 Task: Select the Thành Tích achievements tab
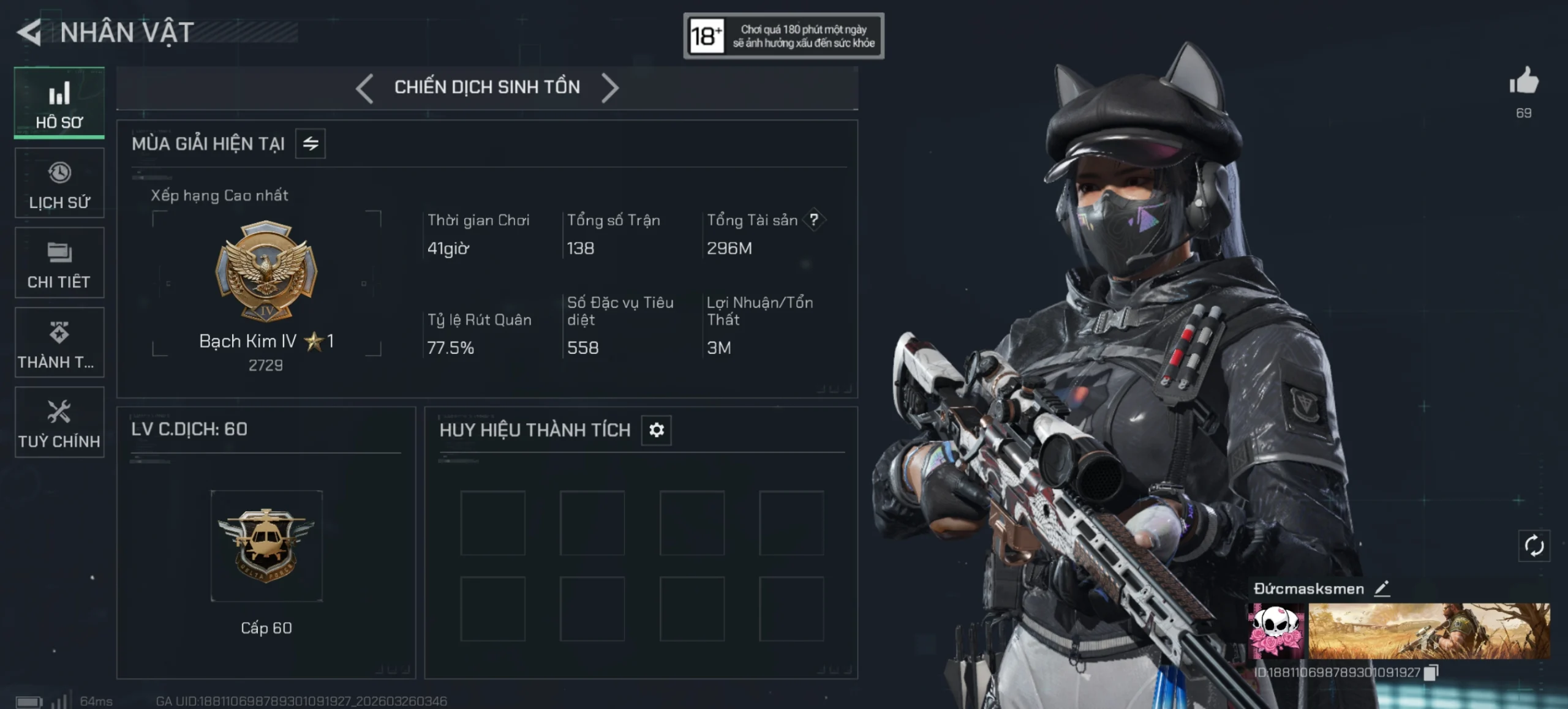point(59,343)
